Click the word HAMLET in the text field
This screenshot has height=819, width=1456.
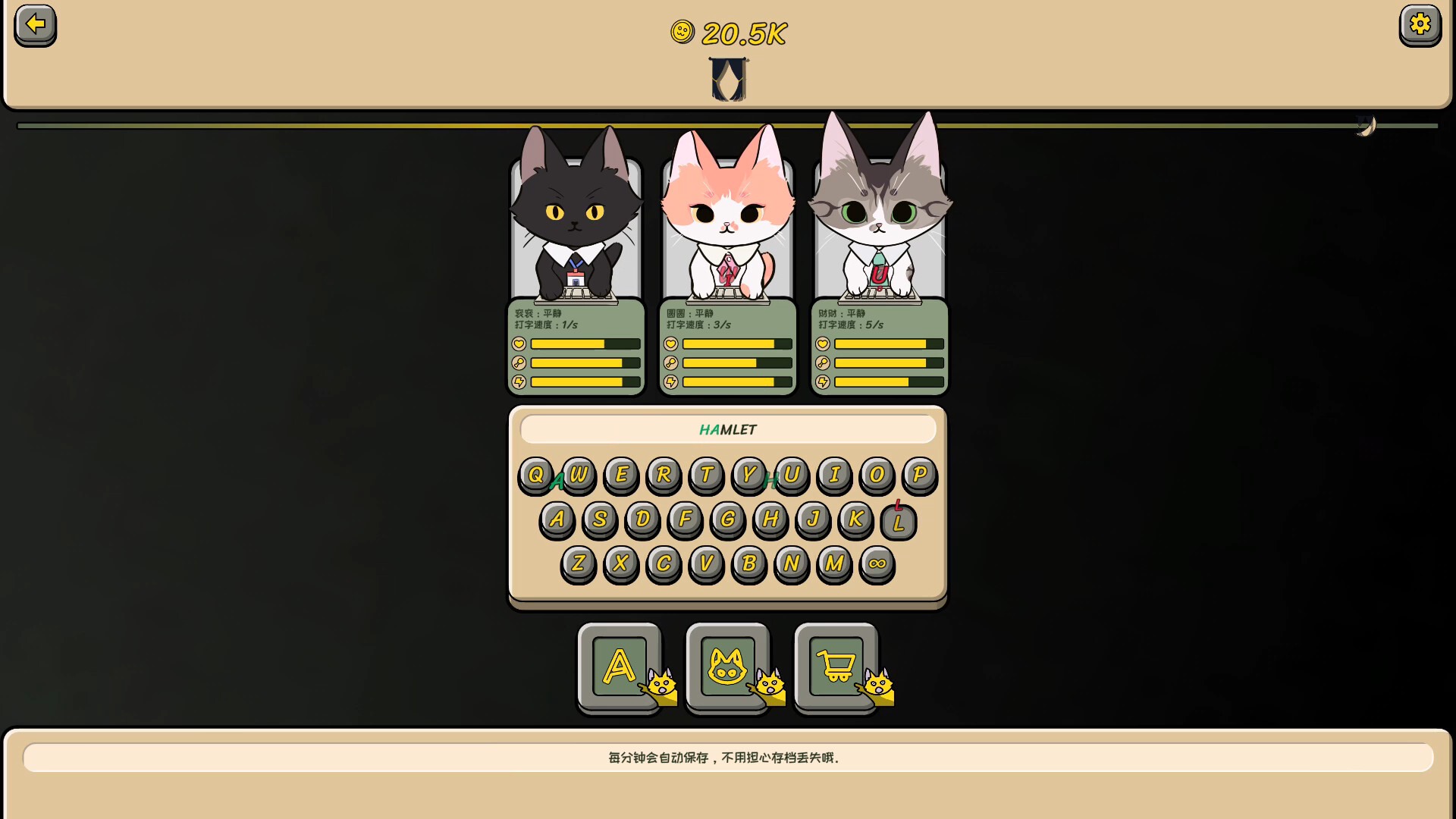[x=726, y=429]
